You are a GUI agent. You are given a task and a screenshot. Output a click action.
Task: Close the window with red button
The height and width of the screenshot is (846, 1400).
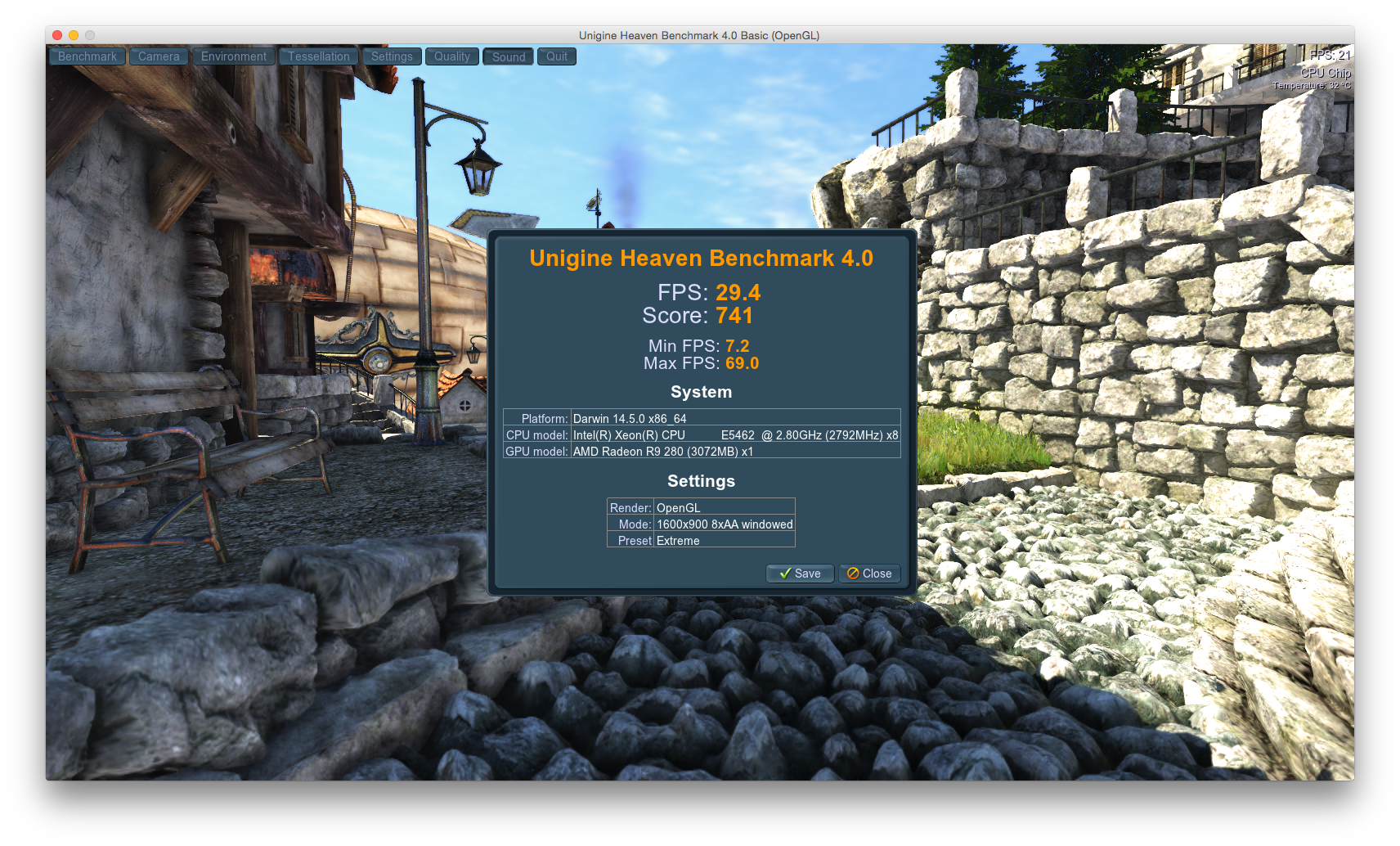click(57, 35)
